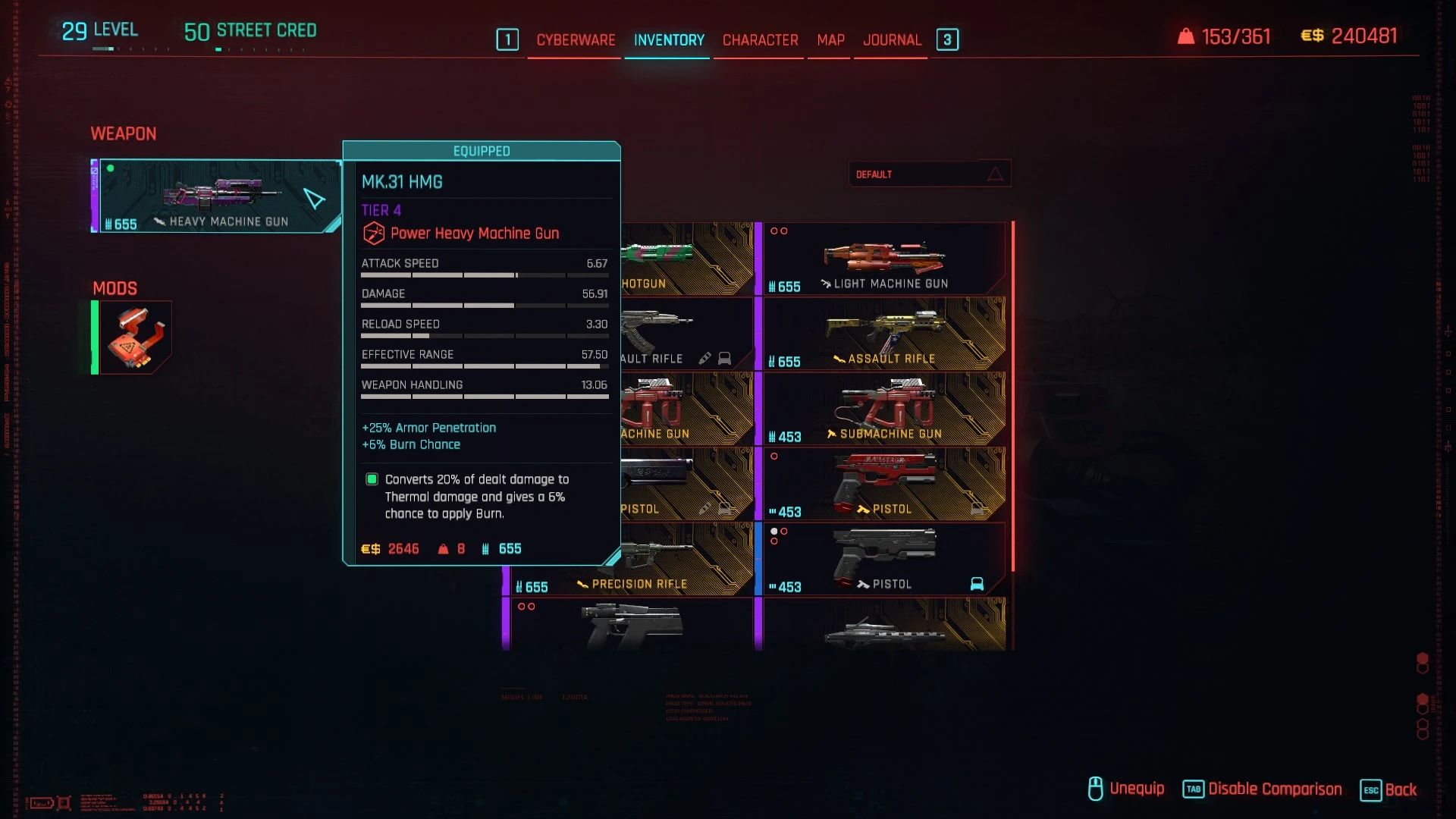This screenshot has width=1456, height=819.
Task: Click the vehicle icon on the gray Pistol
Action: pos(978,583)
